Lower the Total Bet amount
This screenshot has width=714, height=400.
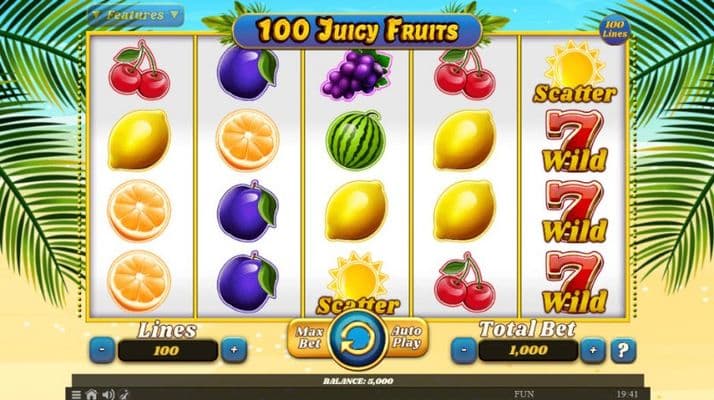(x=464, y=351)
